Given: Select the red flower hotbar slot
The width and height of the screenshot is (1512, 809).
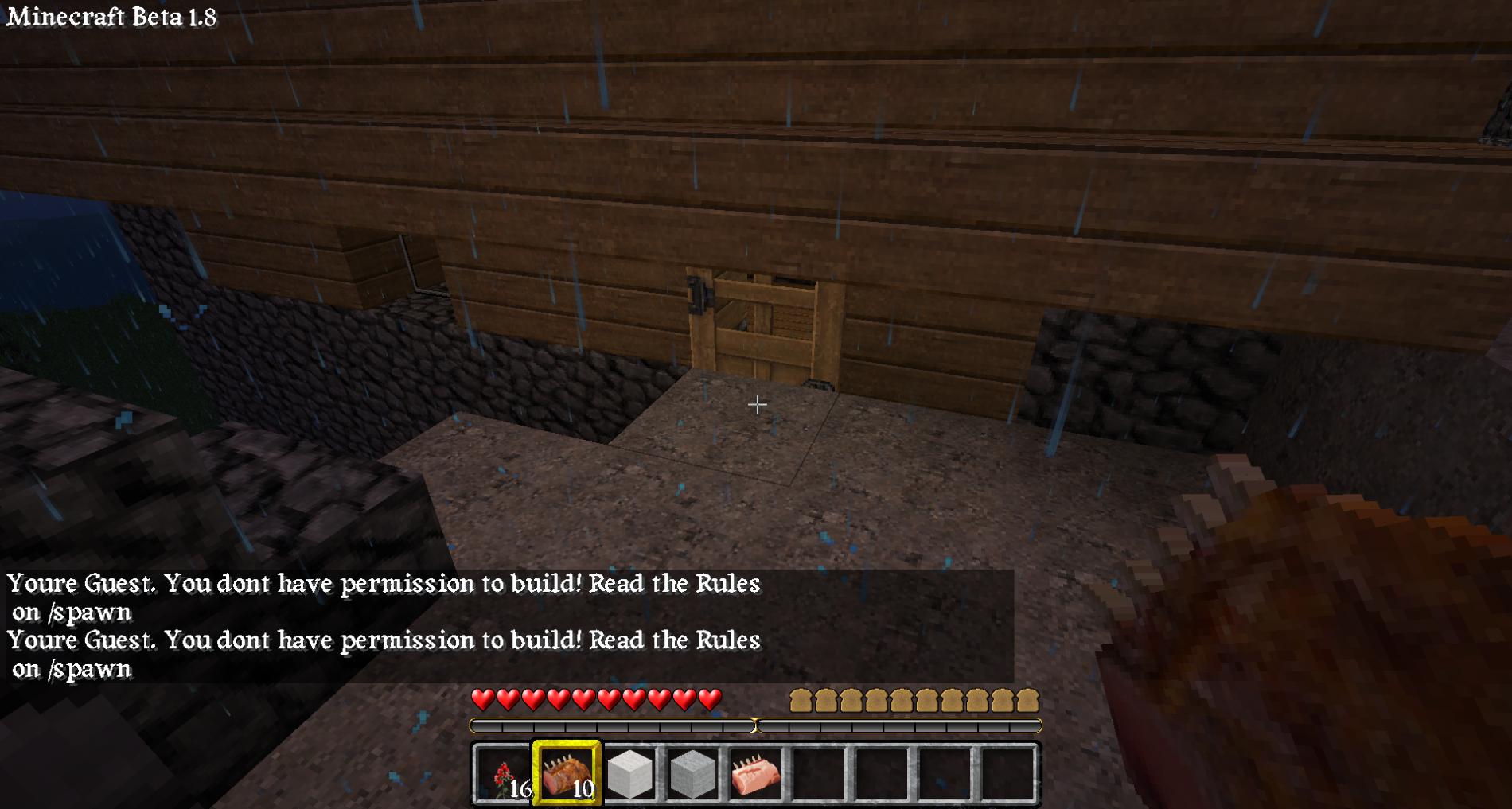Looking at the screenshot, I should [504, 773].
